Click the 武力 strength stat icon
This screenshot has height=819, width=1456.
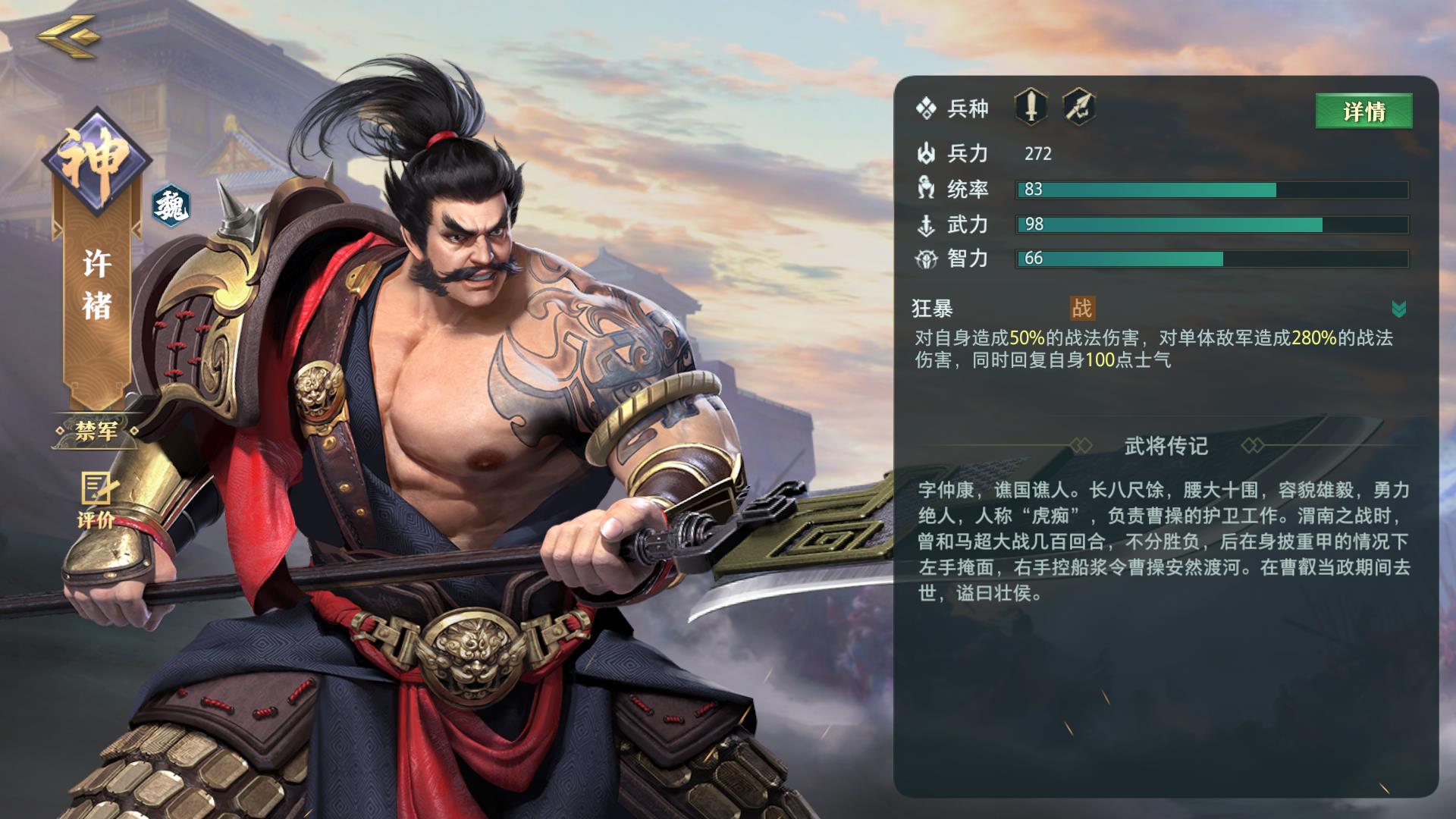[927, 224]
